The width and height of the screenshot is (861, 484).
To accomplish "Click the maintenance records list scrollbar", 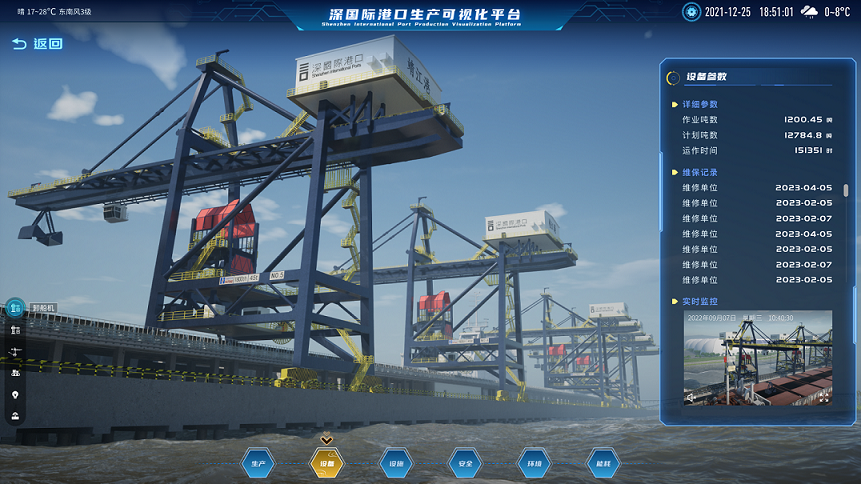I will click(x=846, y=190).
